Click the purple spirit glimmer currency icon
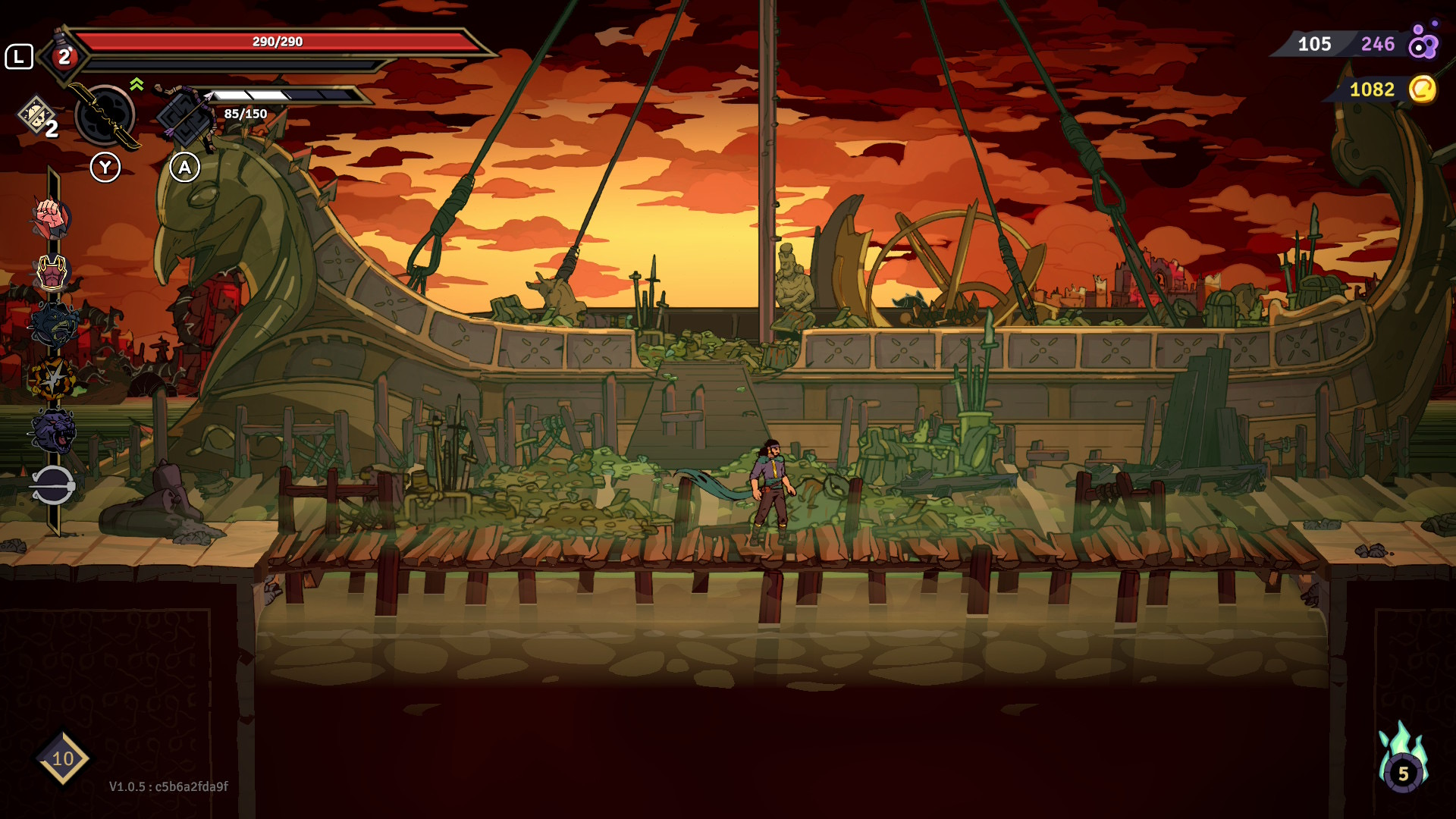 [x=1423, y=42]
